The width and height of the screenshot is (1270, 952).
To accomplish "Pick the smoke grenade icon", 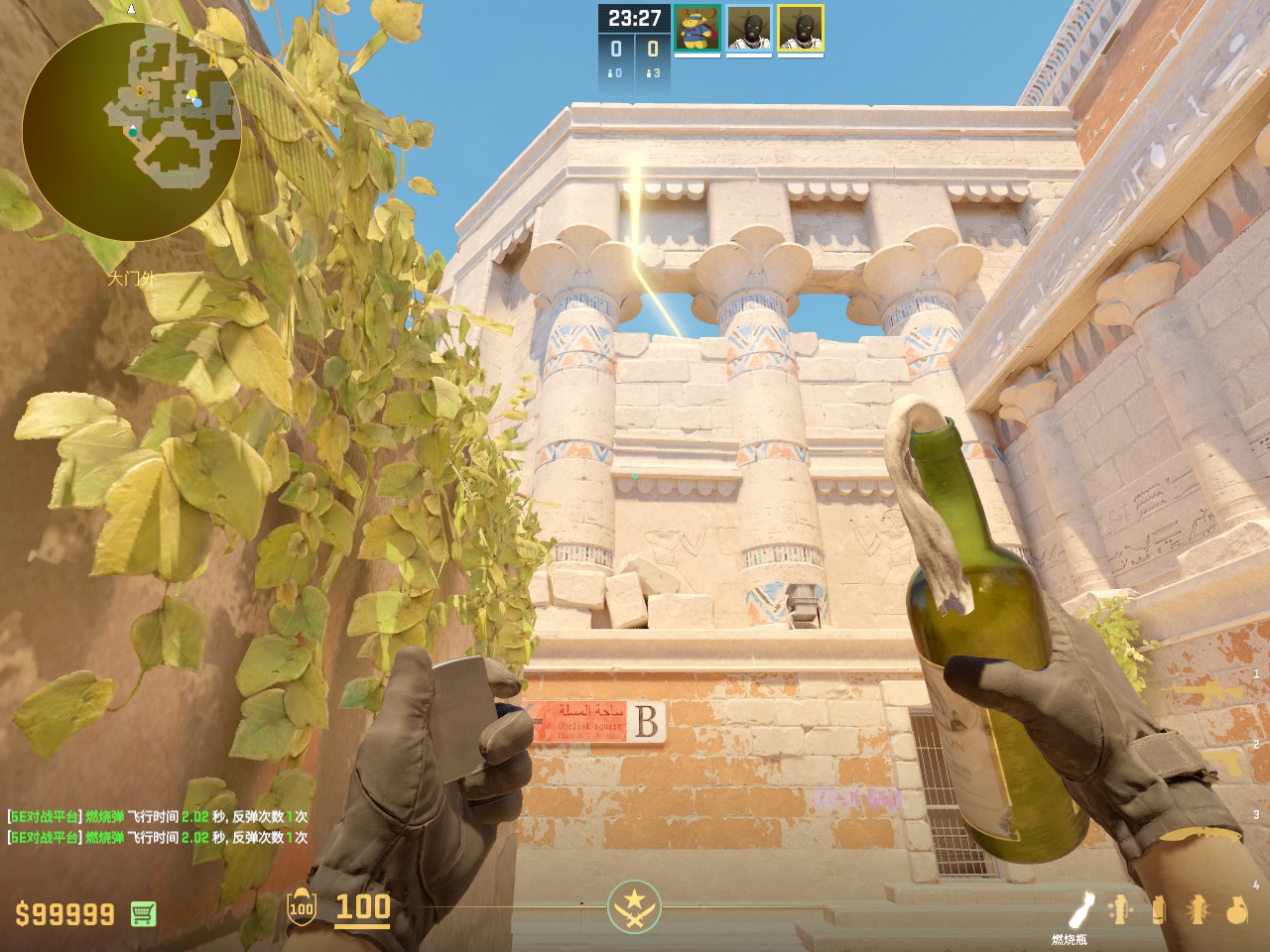I will click(x=1159, y=910).
